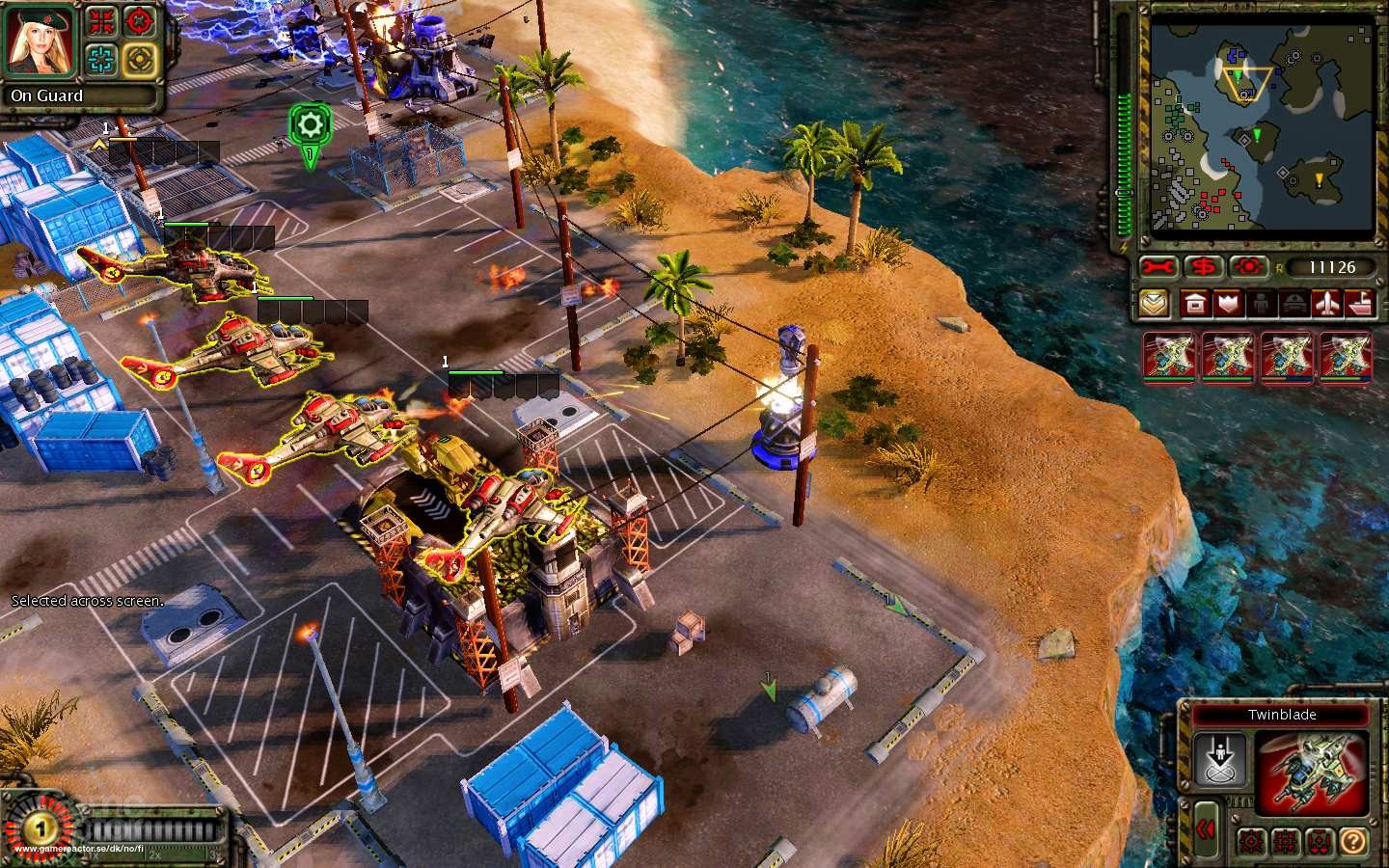
Task: Select the attack-move crosshair command icon
Action: (140, 20)
